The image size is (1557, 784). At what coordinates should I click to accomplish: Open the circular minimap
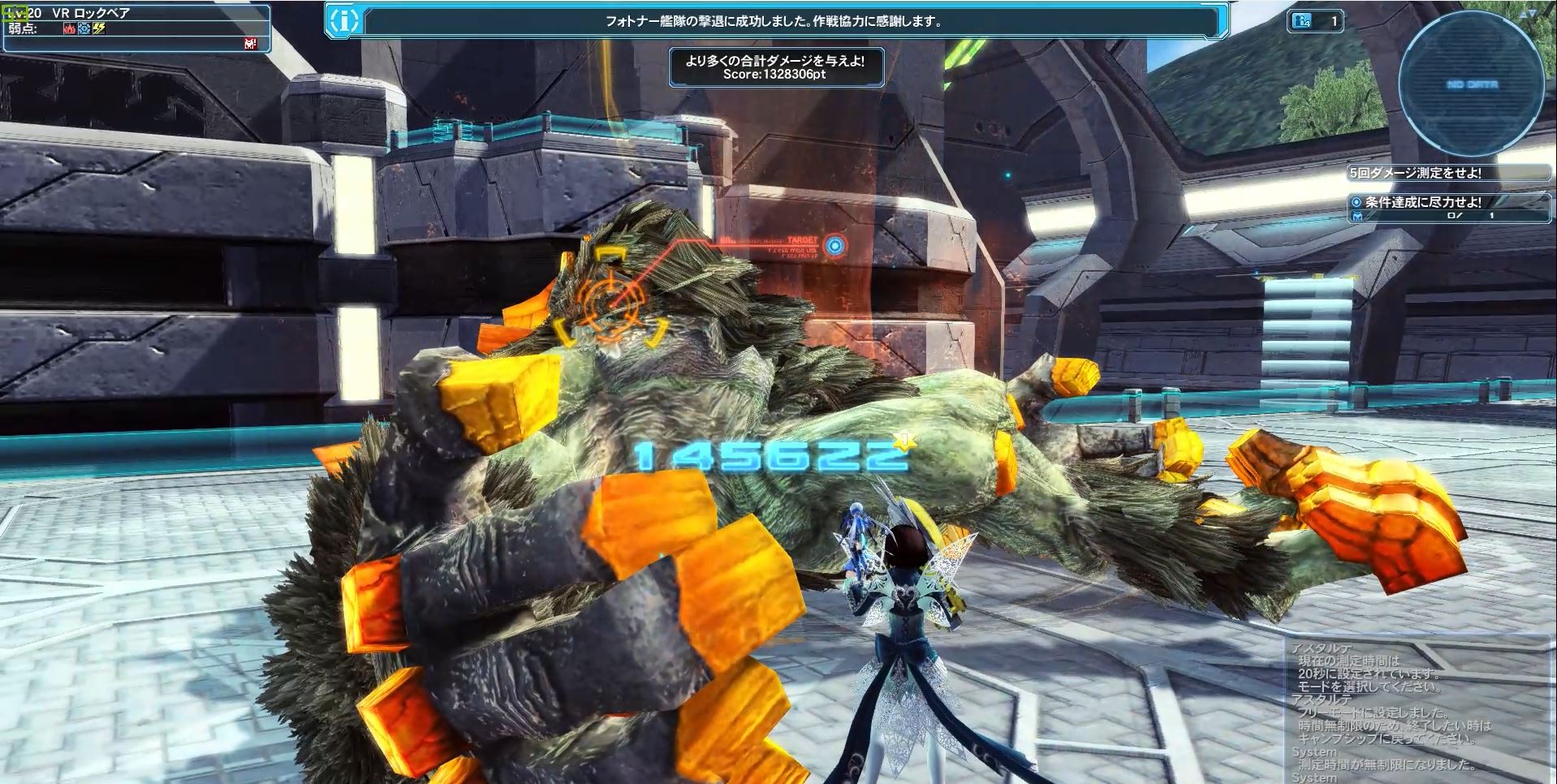click(x=1471, y=84)
